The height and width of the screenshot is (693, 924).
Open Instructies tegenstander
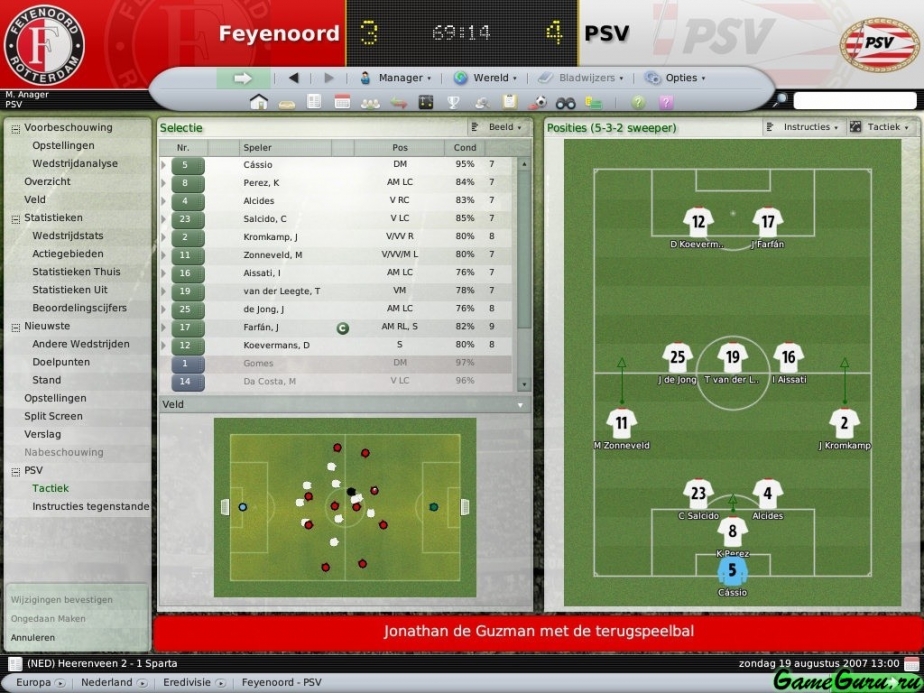tap(90, 506)
